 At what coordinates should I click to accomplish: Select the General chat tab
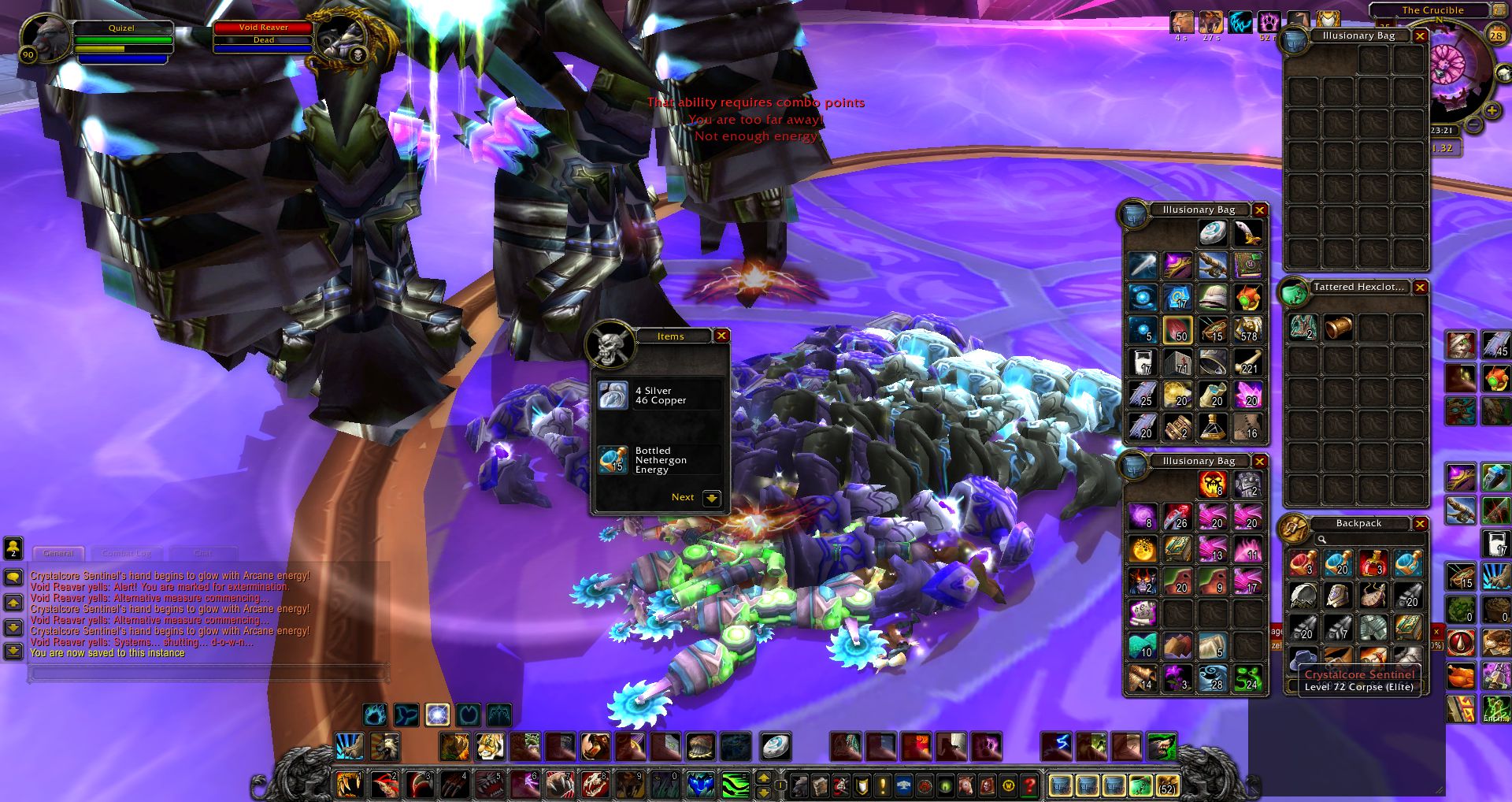(58, 553)
